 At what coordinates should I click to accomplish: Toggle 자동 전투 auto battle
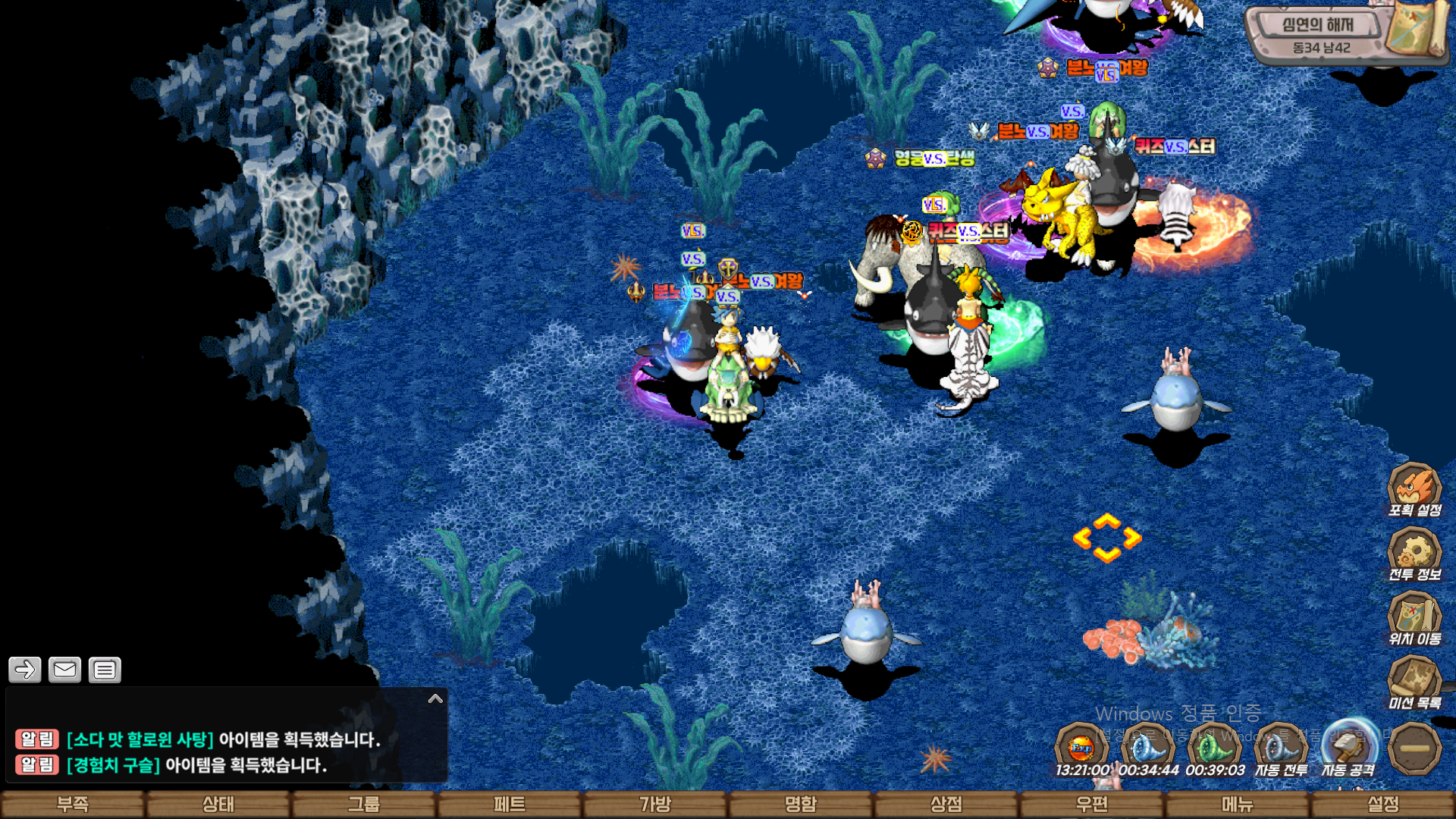[1281, 750]
